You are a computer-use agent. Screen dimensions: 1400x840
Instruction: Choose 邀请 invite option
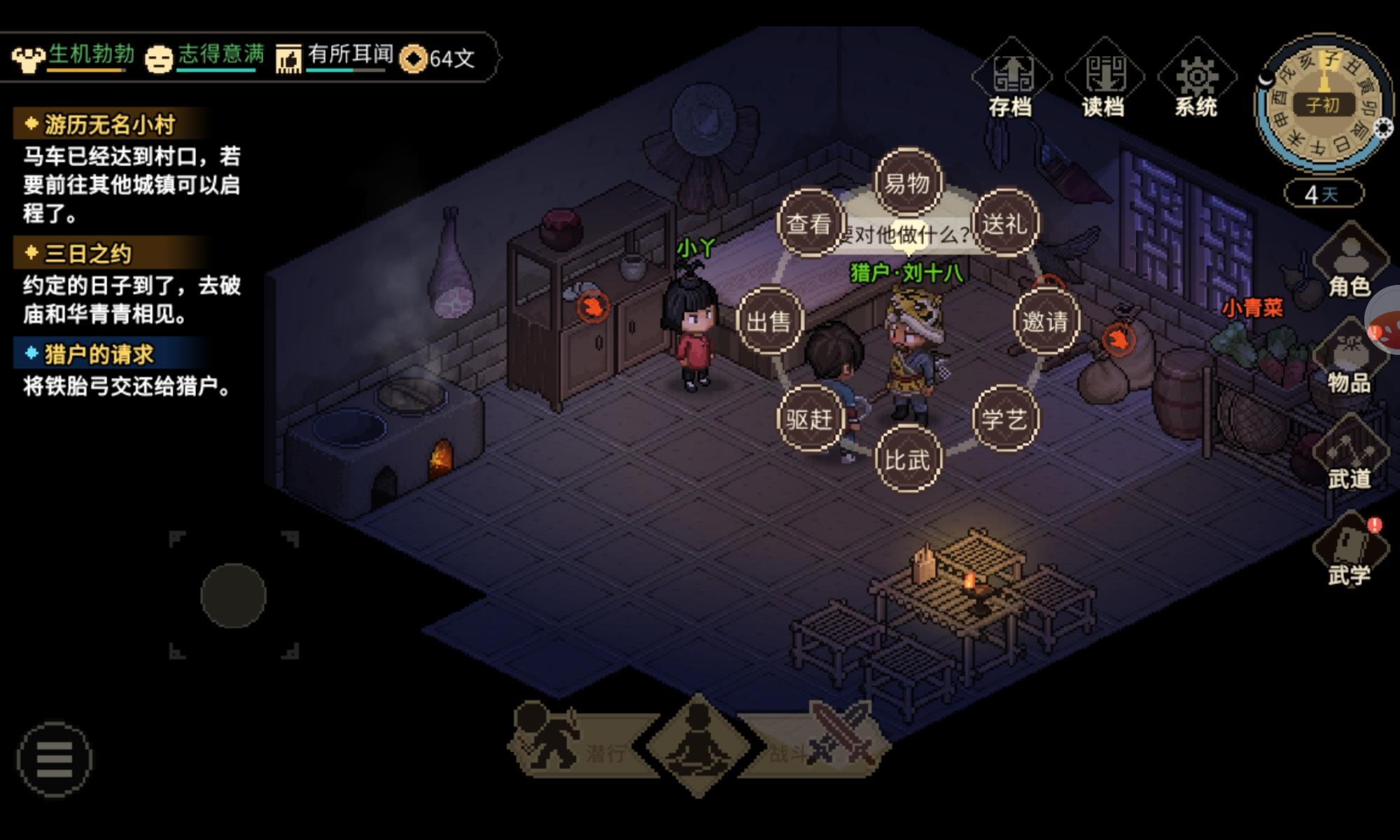click(x=1046, y=321)
